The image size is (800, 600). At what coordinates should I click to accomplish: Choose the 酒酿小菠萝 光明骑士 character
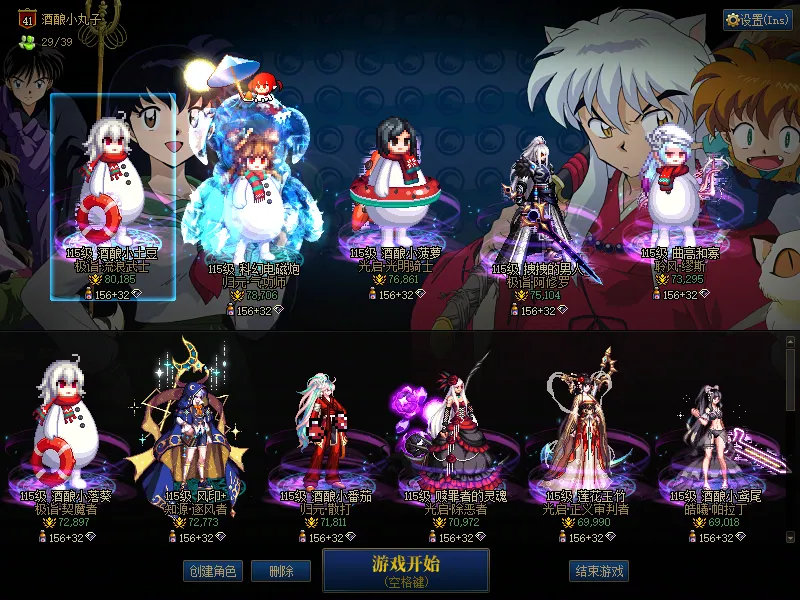pos(395,200)
